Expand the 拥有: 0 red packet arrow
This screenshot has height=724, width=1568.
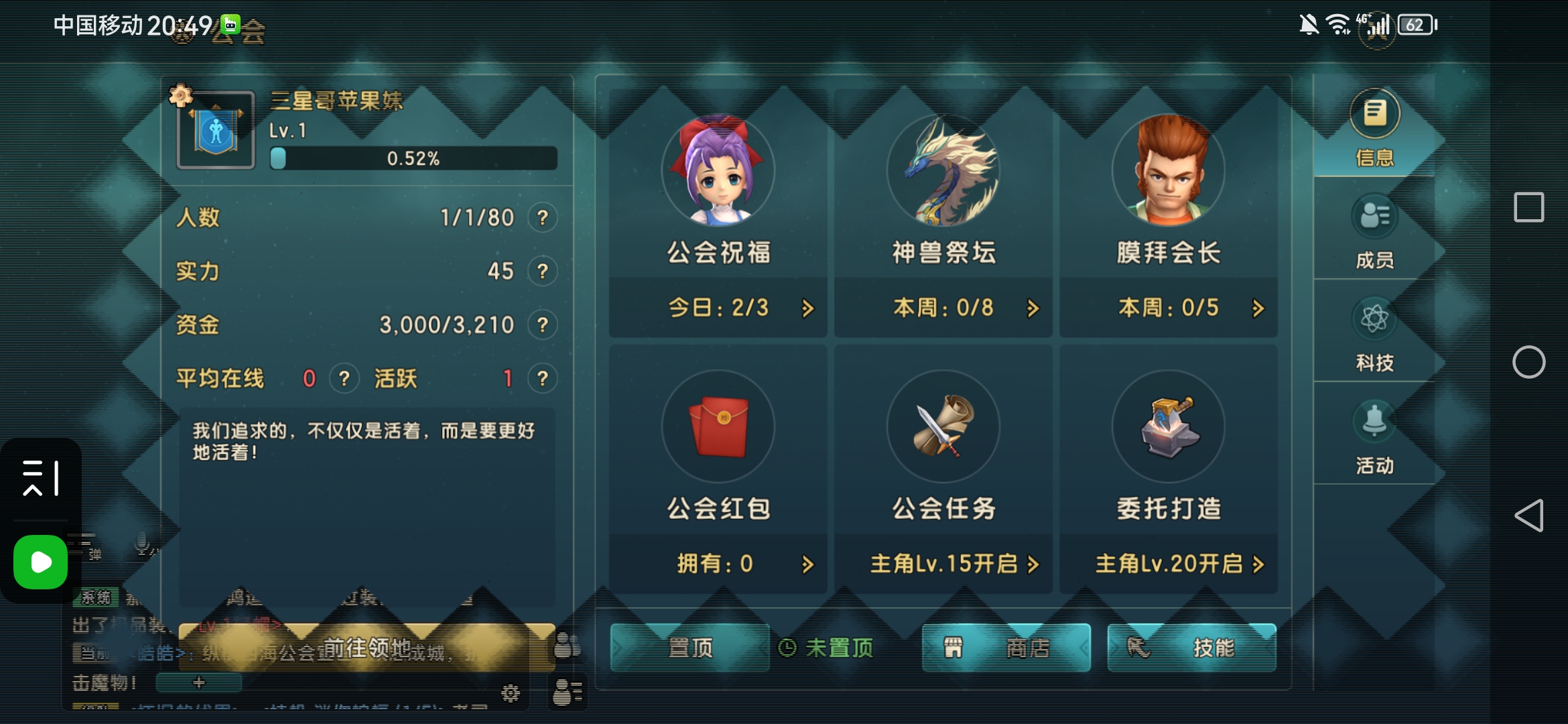809,564
